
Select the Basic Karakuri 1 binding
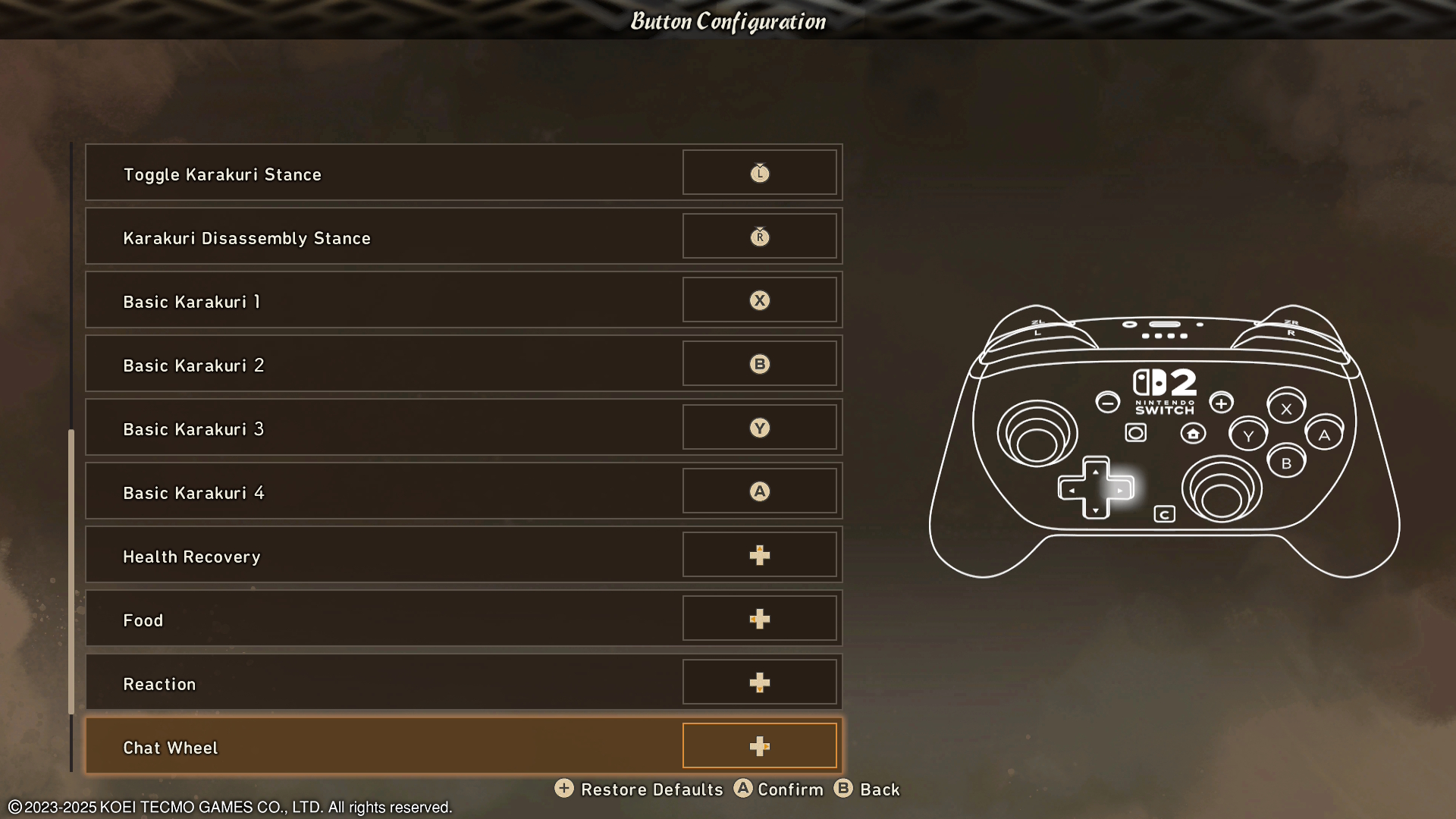pyautogui.click(x=463, y=300)
